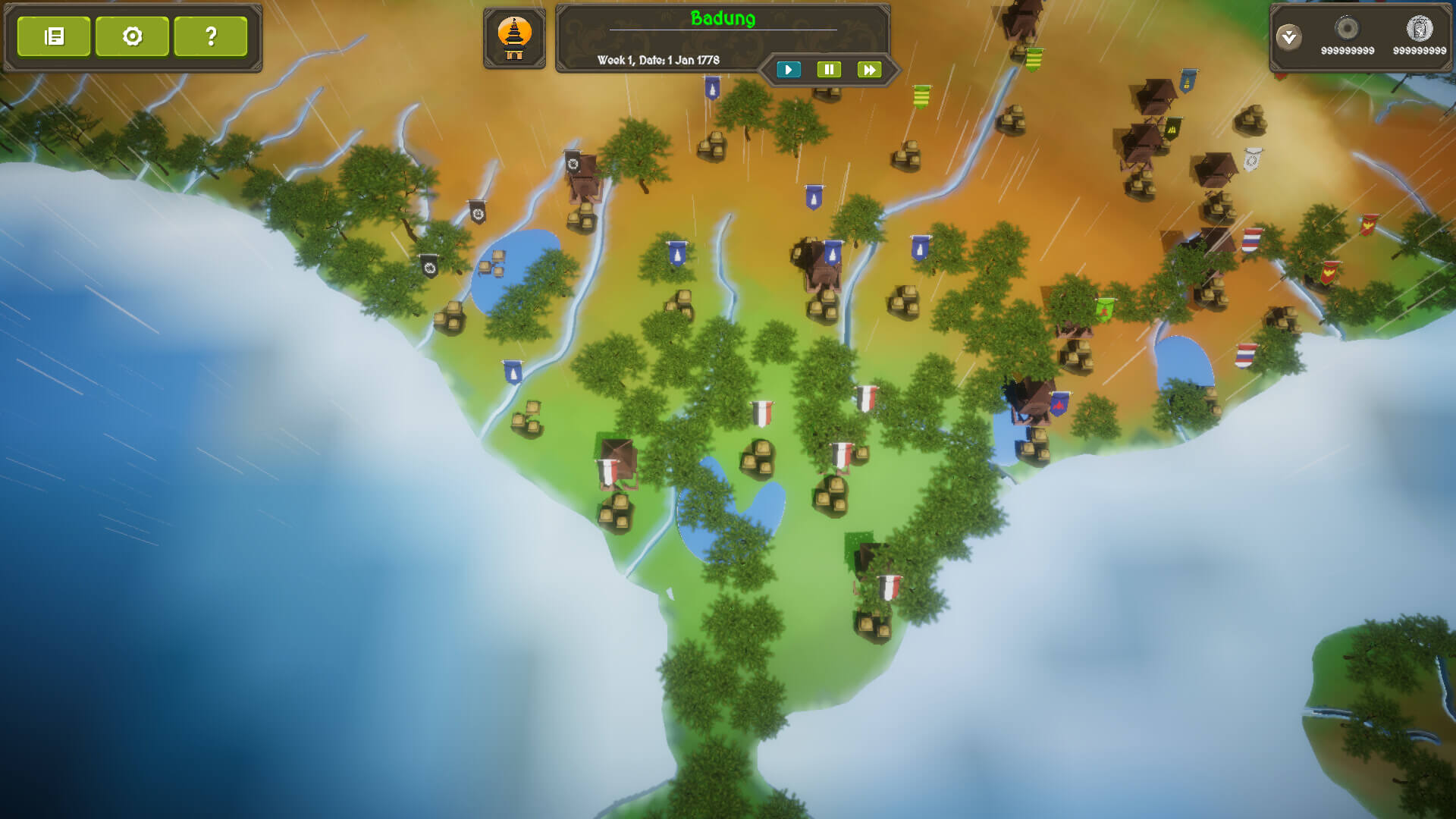Start time with the play button
Viewport: 1456px width, 819px height.
[789, 70]
